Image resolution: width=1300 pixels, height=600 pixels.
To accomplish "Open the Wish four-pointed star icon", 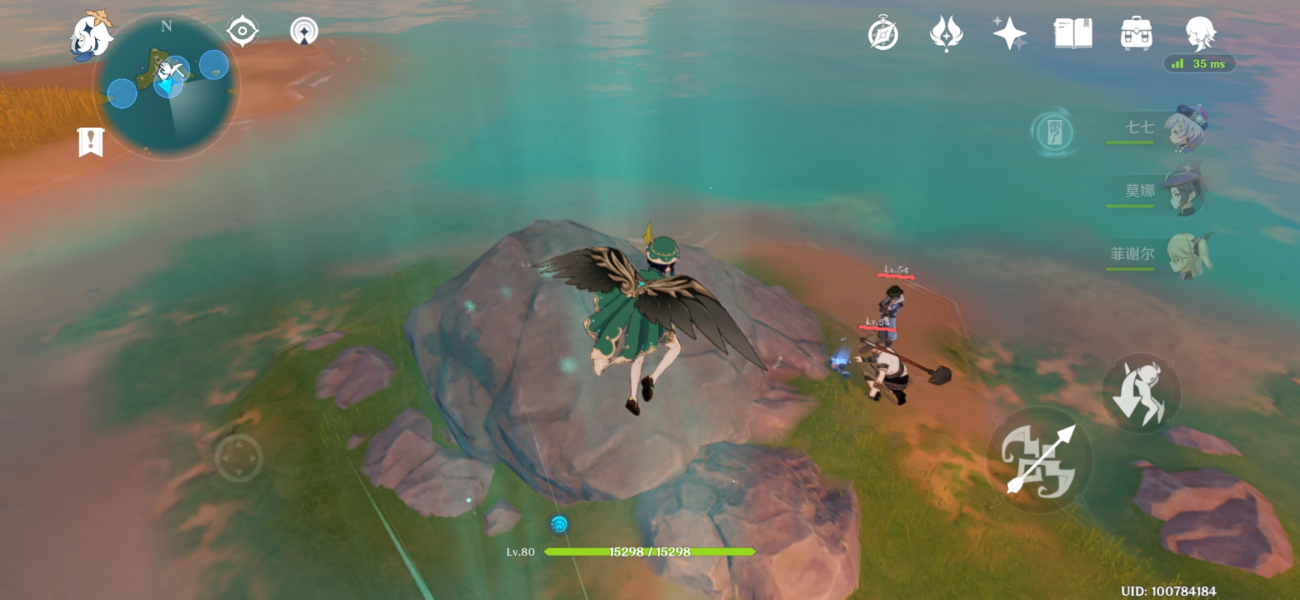I will click(x=1009, y=34).
